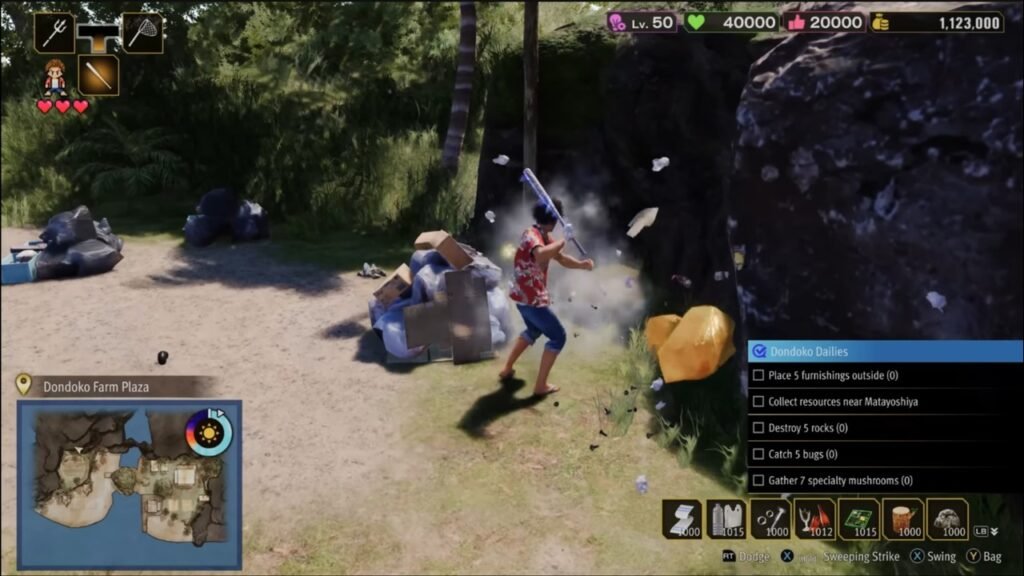Select the baseball bat tool slot
This screenshot has width=1024, height=576.
click(99, 75)
